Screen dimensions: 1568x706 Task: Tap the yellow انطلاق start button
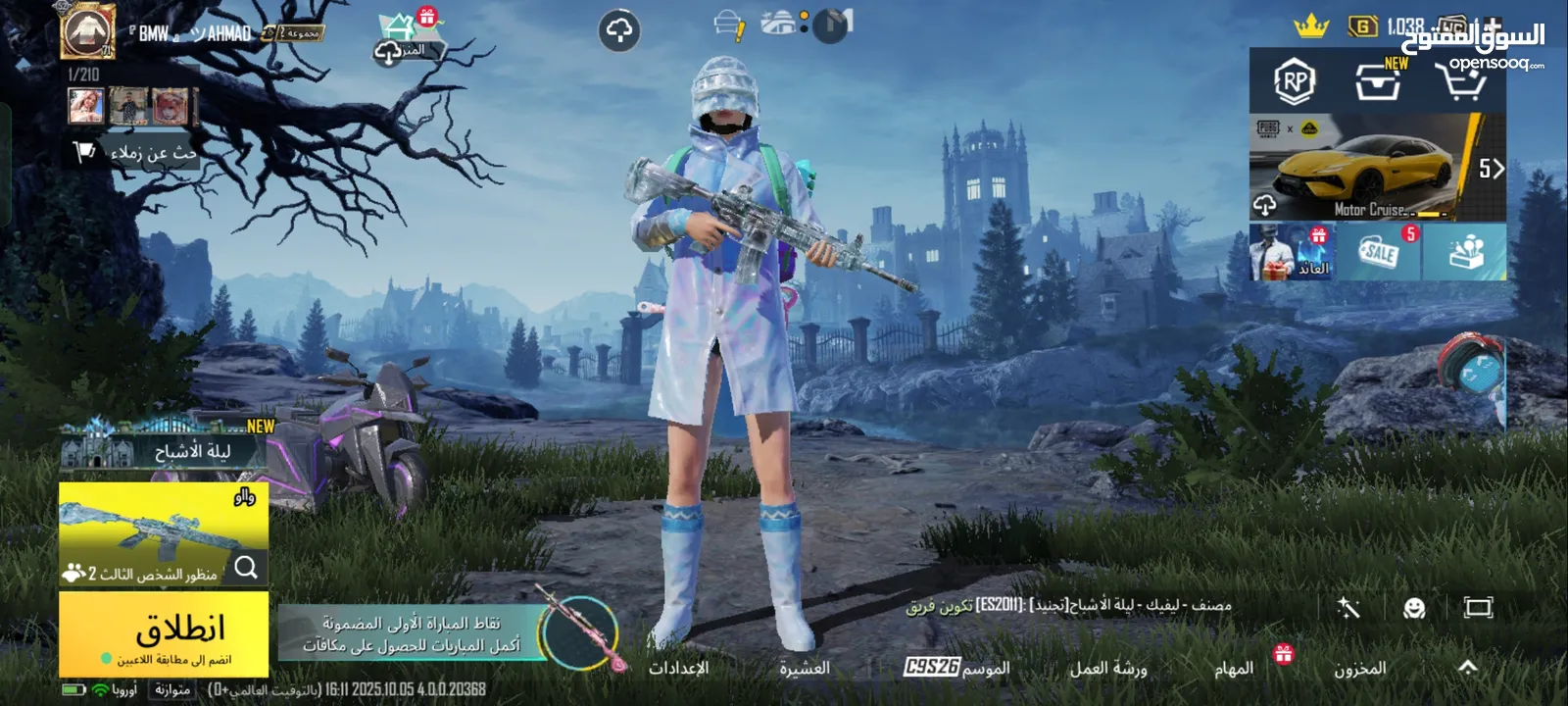pyautogui.click(x=163, y=632)
